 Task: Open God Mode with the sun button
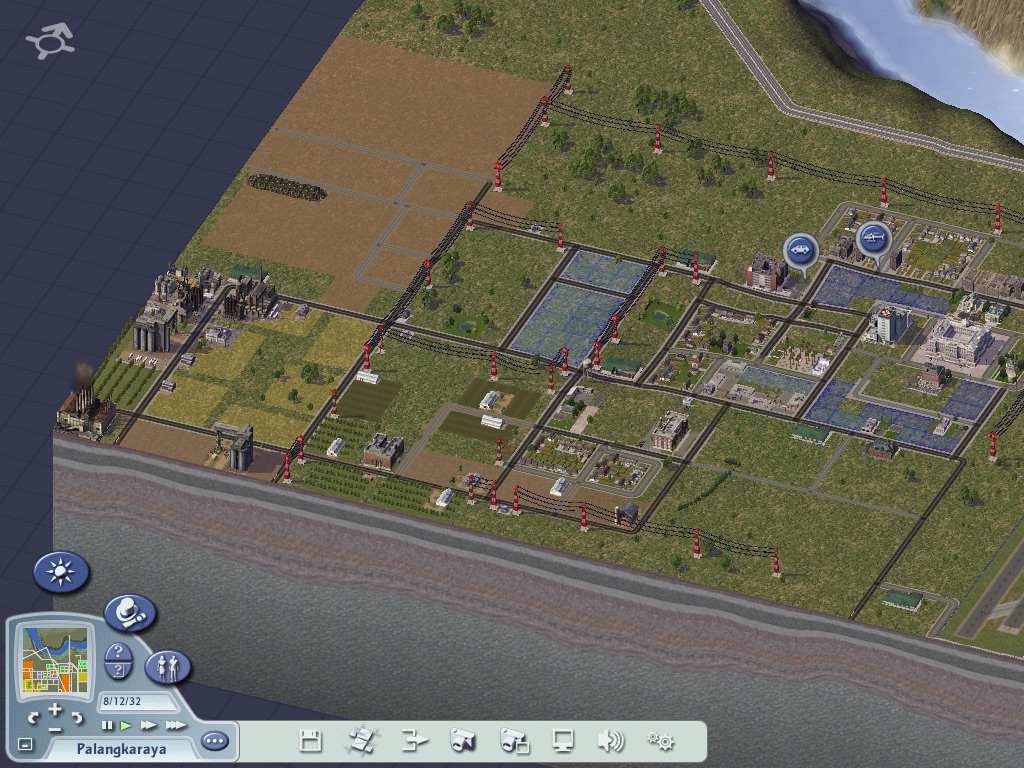tap(61, 572)
